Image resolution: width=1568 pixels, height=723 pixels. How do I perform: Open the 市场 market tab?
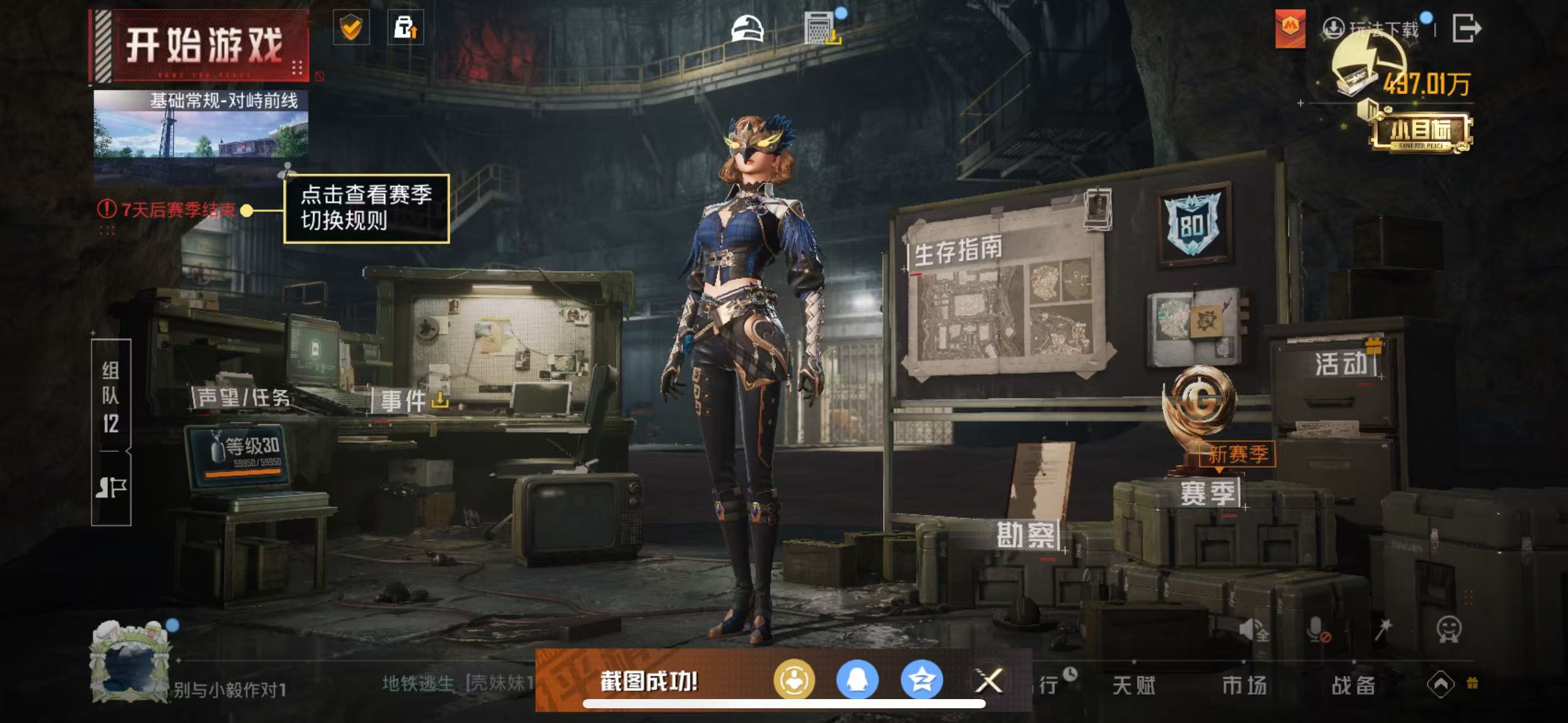[1243, 685]
